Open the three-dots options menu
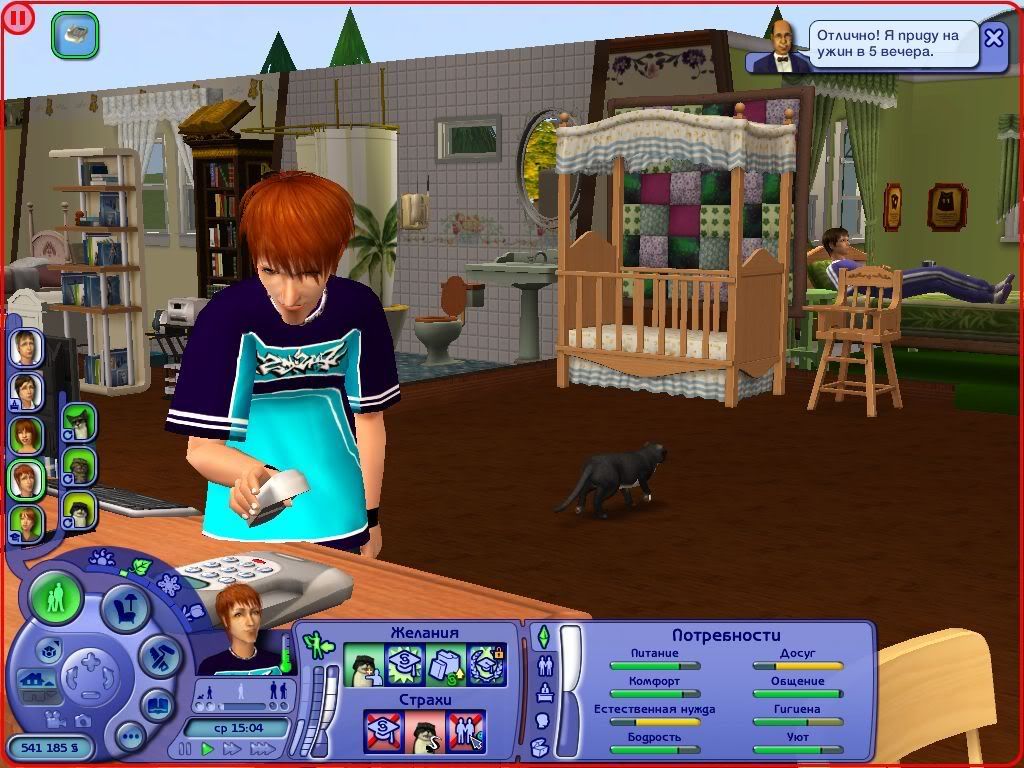The width and height of the screenshot is (1024, 768). tap(130, 737)
